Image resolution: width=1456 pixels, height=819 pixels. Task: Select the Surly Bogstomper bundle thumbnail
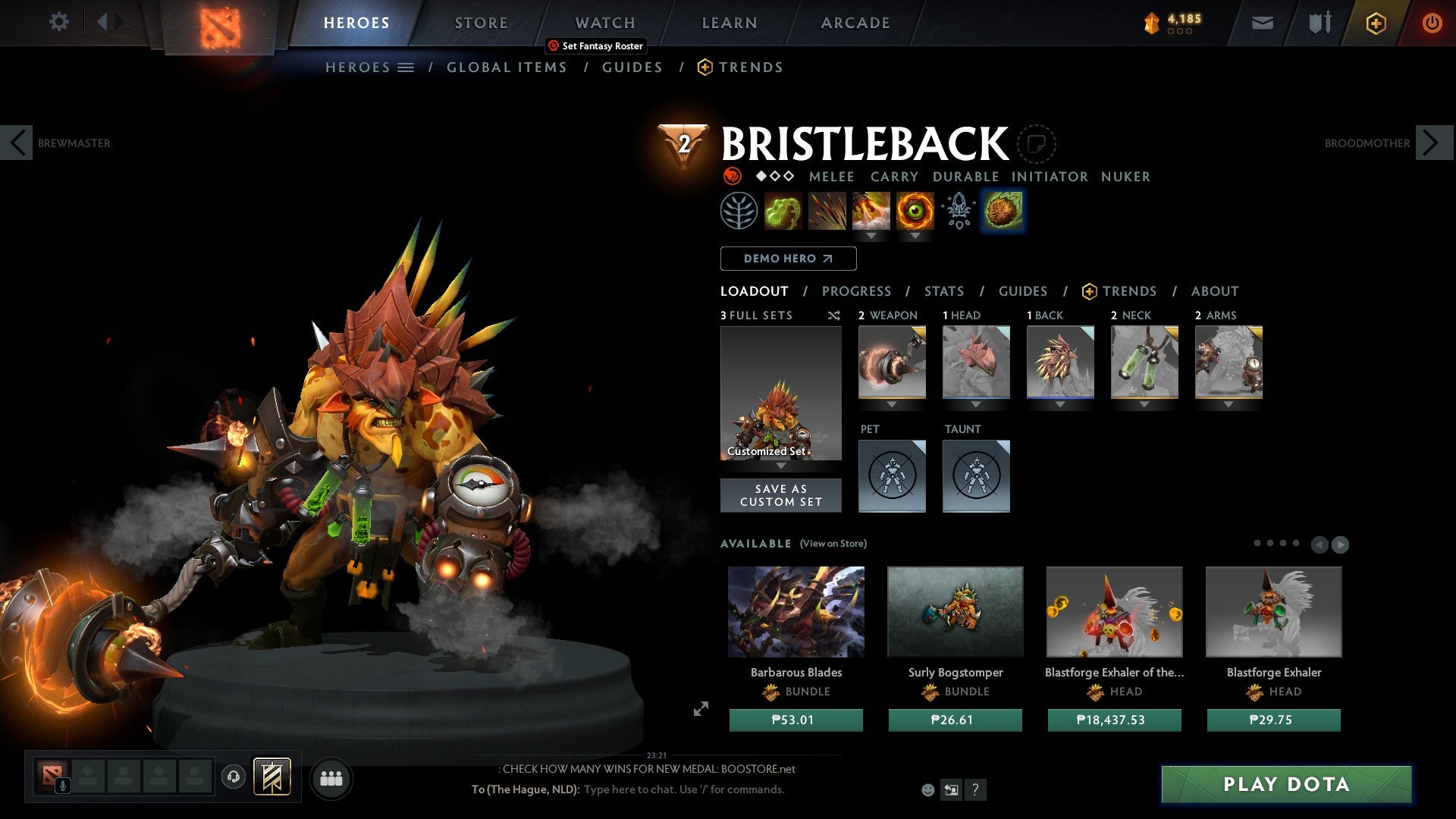955,611
